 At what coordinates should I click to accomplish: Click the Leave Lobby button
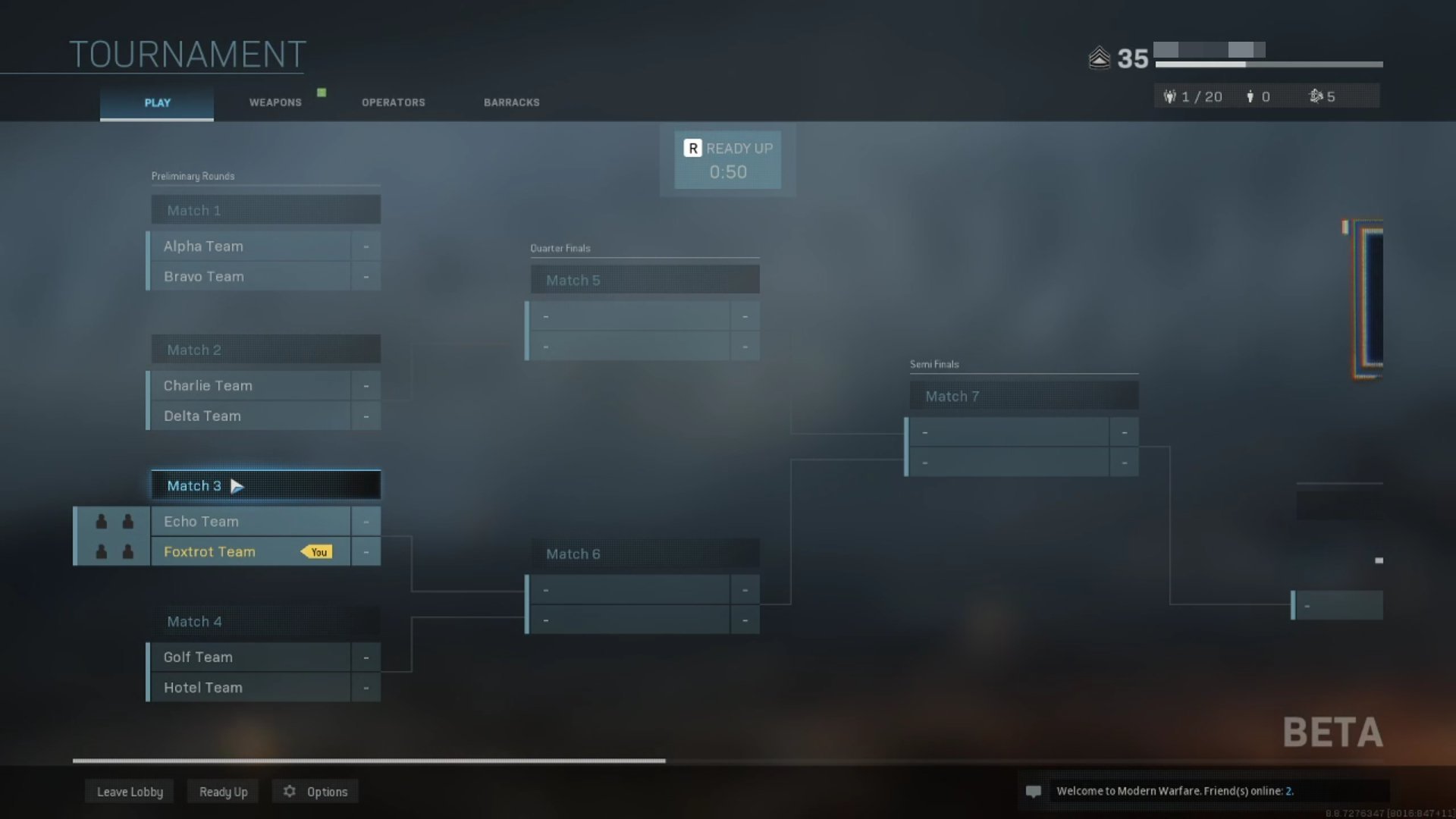click(129, 791)
